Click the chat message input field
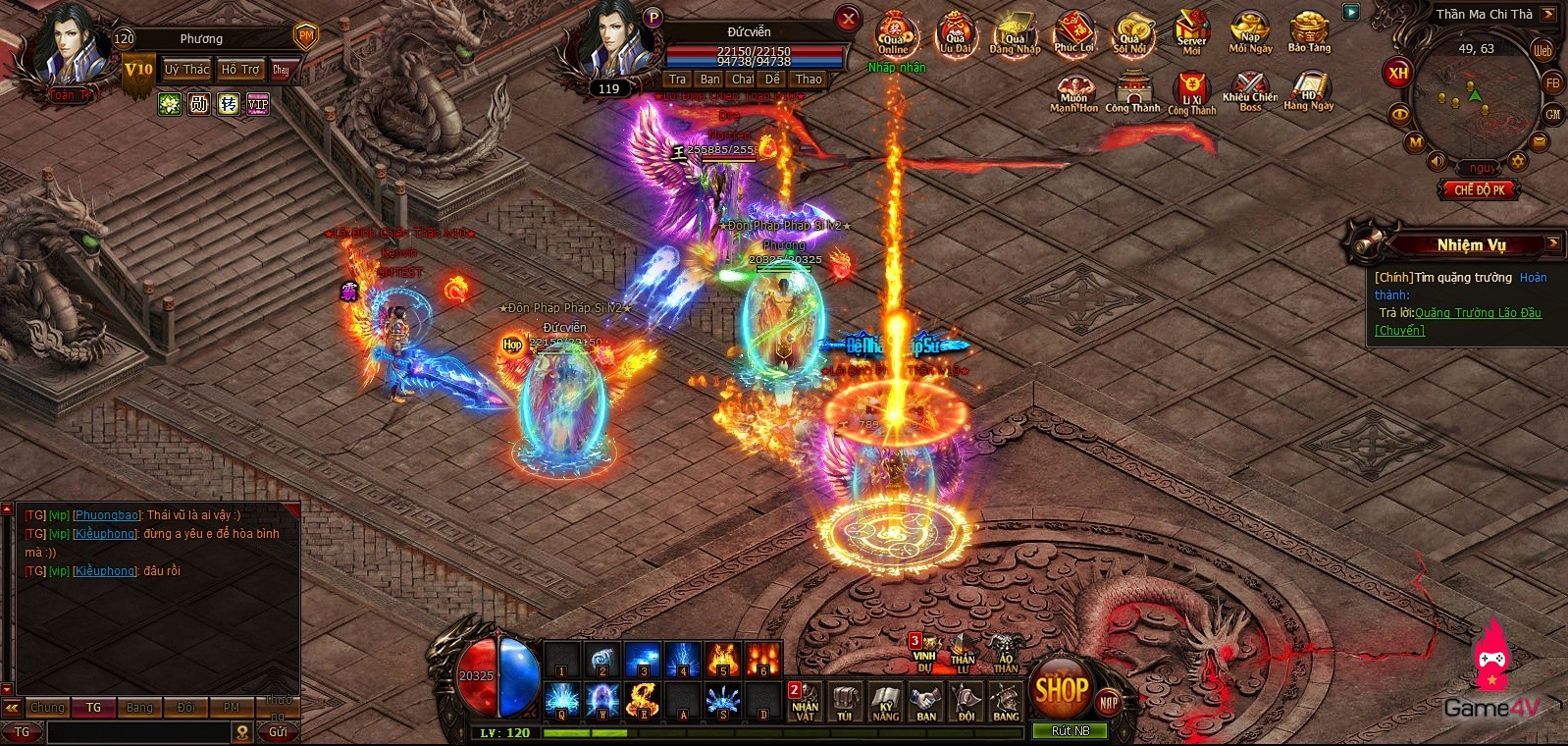Screen dimensions: 1568x746 (137, 732)
